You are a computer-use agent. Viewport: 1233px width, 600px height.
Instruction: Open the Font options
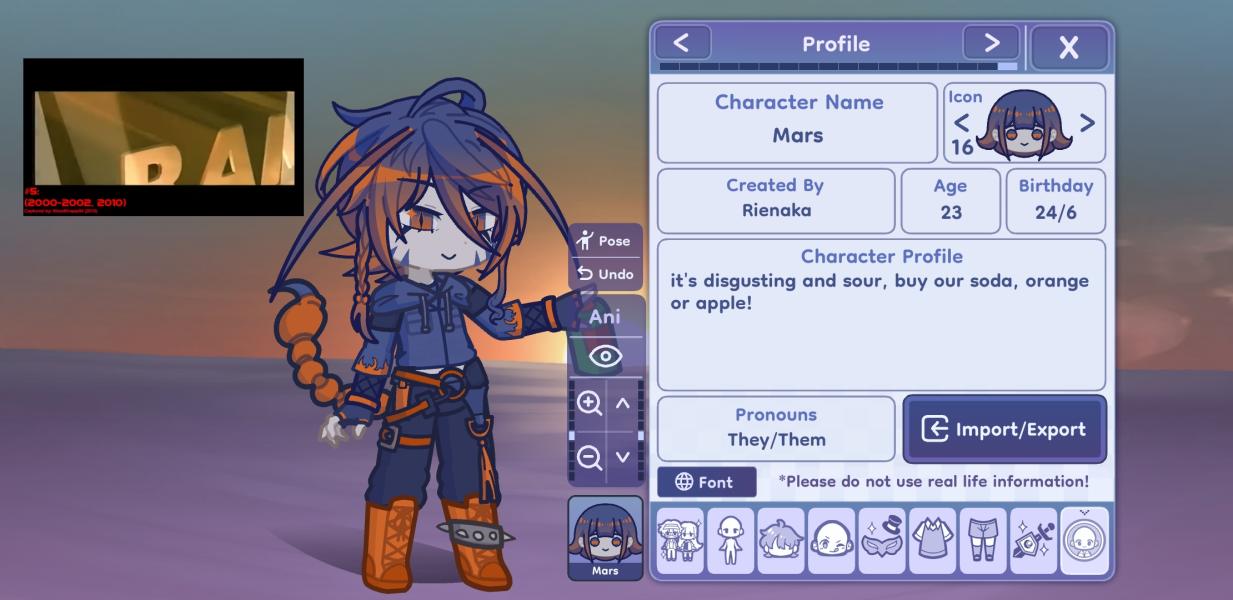tap(706, 482)
